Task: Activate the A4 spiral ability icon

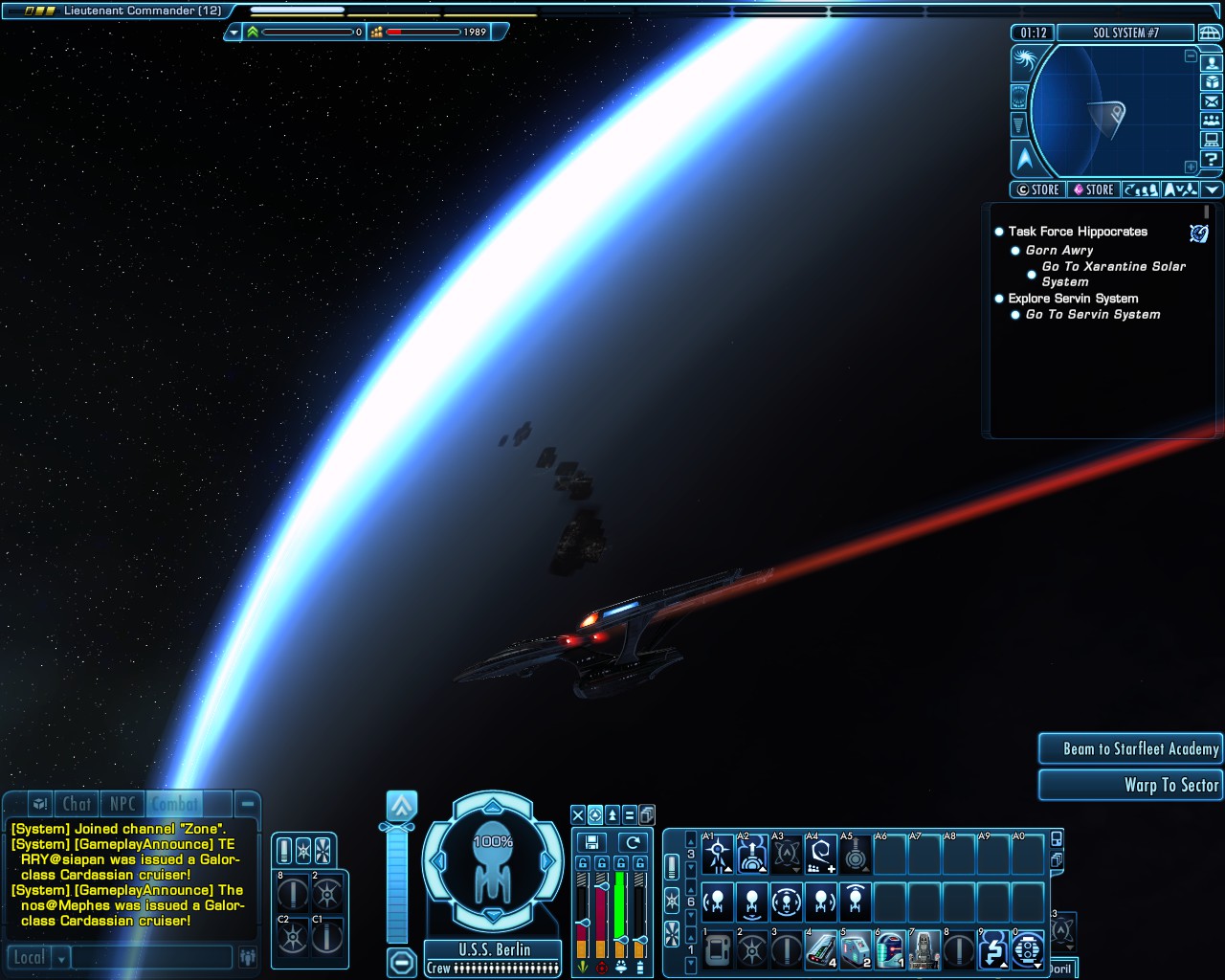Action: 821,855
